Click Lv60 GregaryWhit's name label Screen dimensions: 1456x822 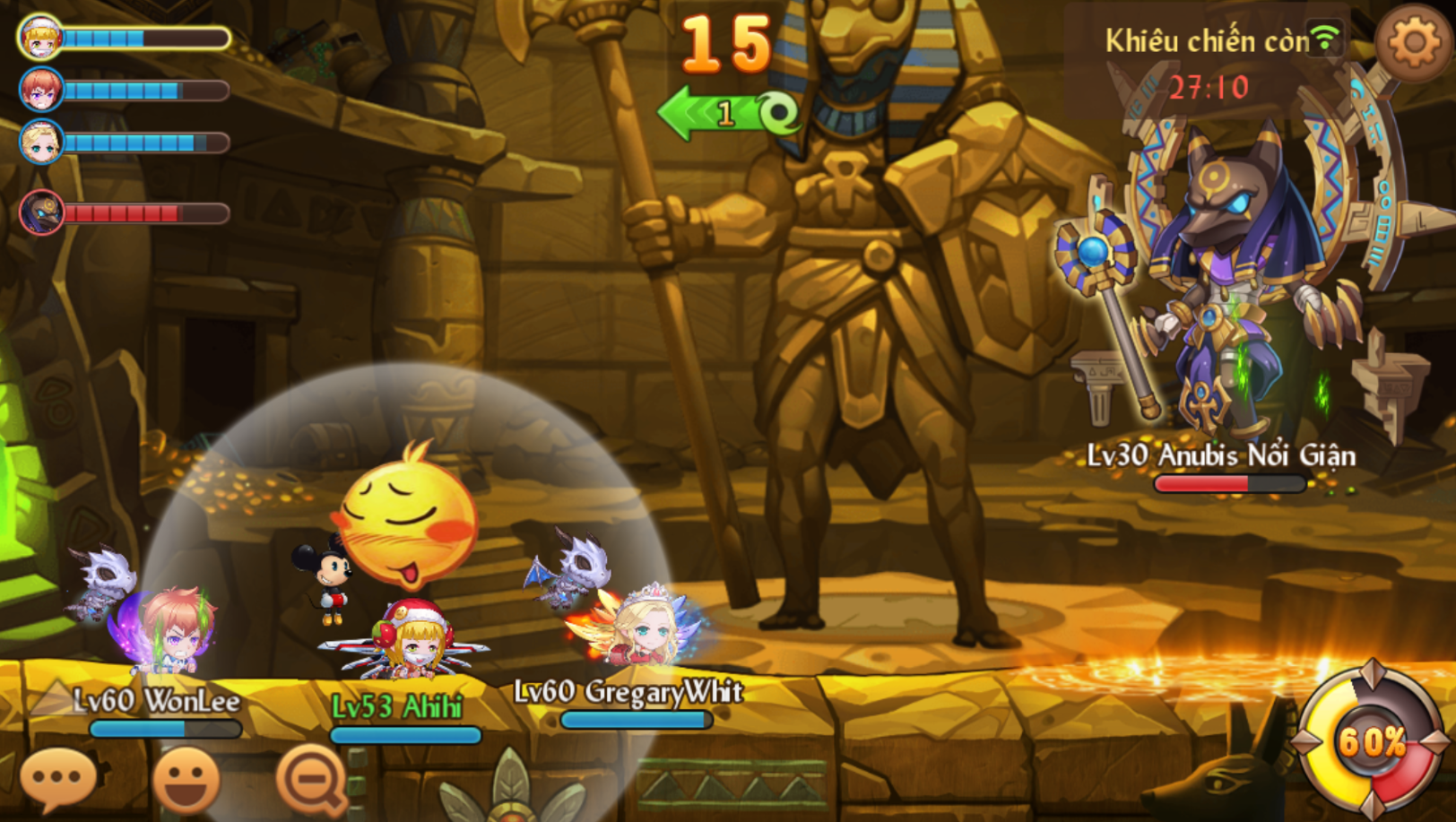click(629, 691)
